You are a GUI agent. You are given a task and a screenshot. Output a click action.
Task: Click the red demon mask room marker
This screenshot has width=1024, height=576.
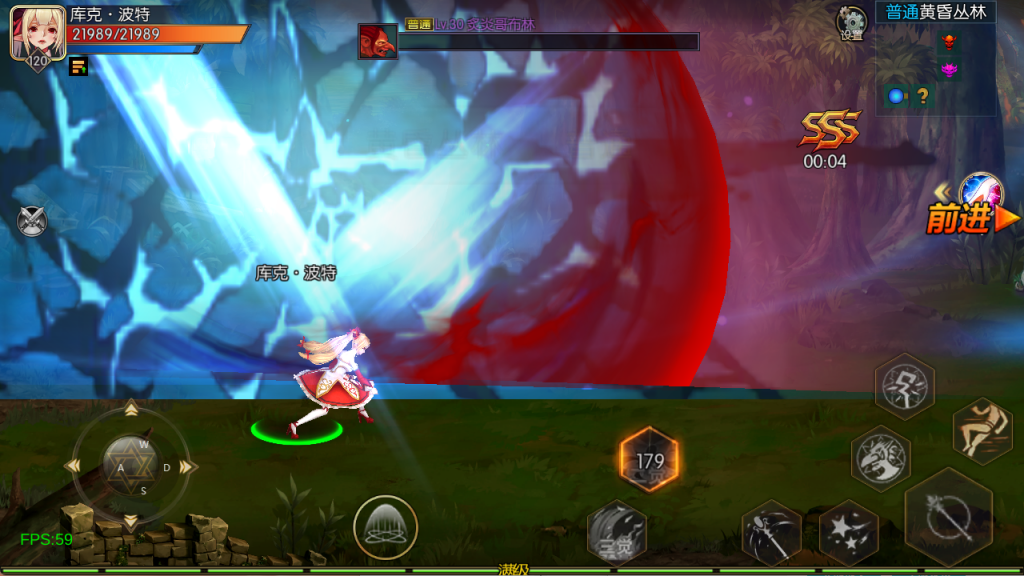point(948,42)
